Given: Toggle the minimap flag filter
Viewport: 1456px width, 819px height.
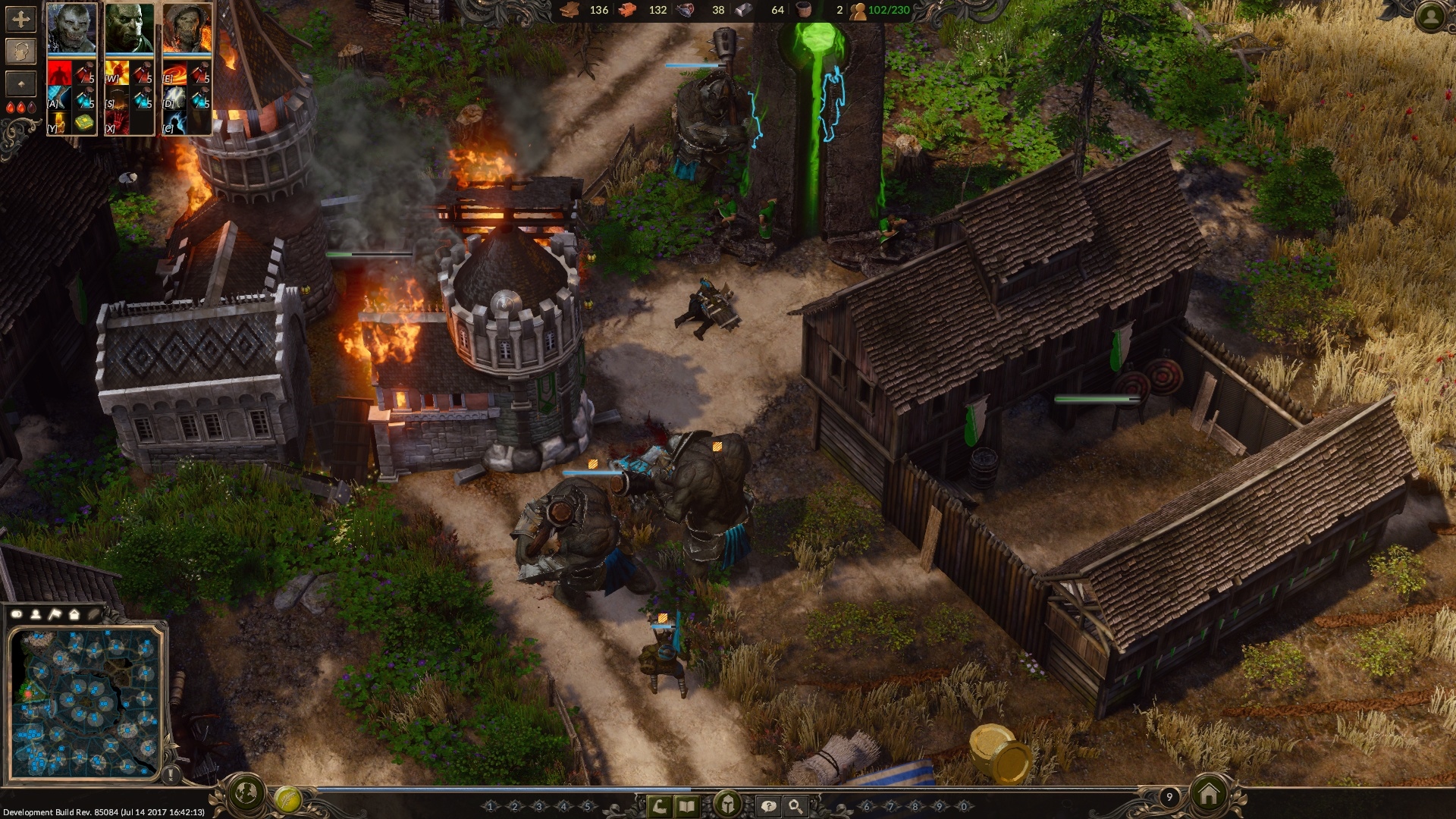Looking at the screenshot, I should 55,613.
